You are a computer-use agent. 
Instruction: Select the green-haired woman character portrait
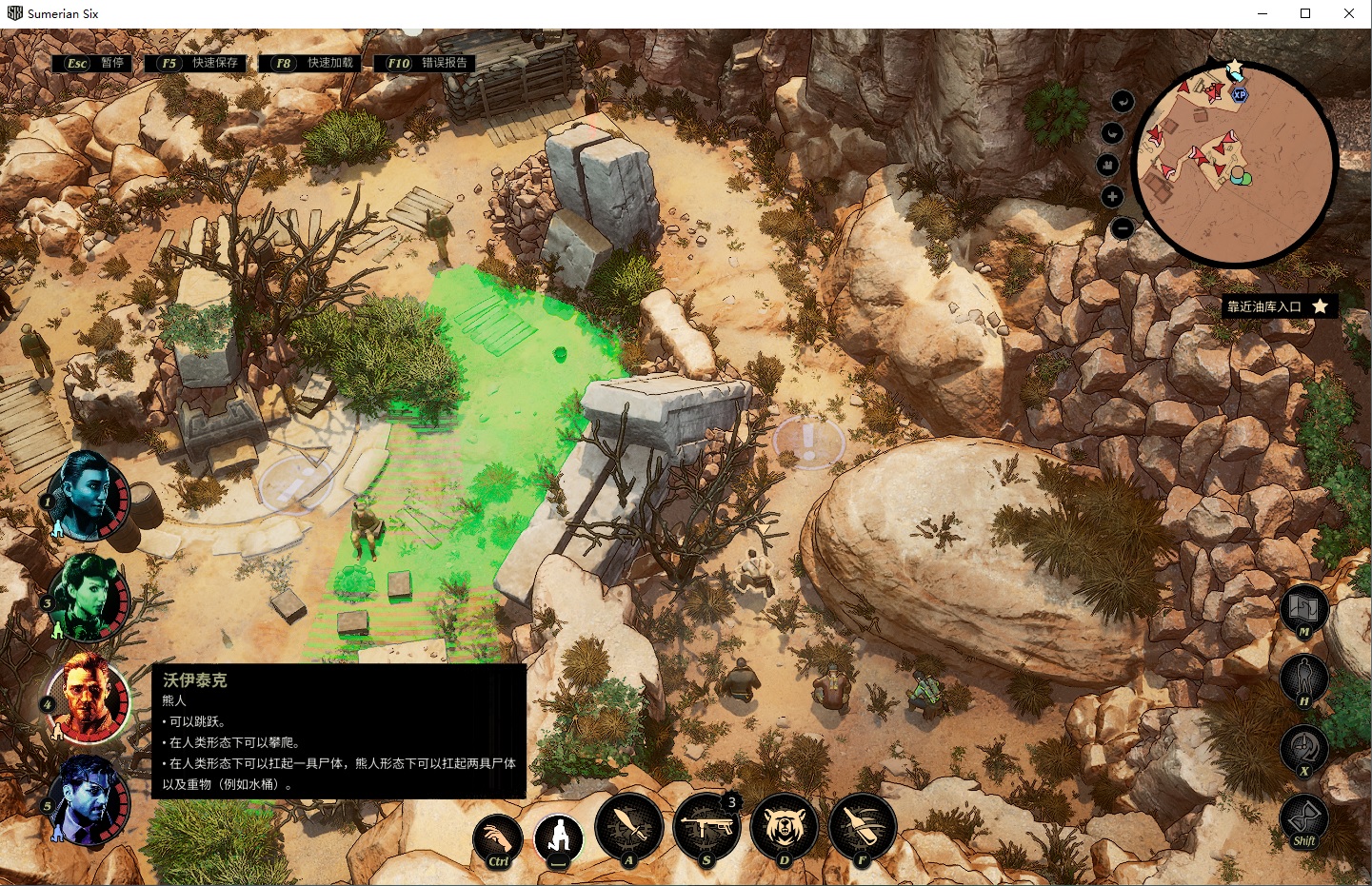pyautogui.click(x=87, y=596)
